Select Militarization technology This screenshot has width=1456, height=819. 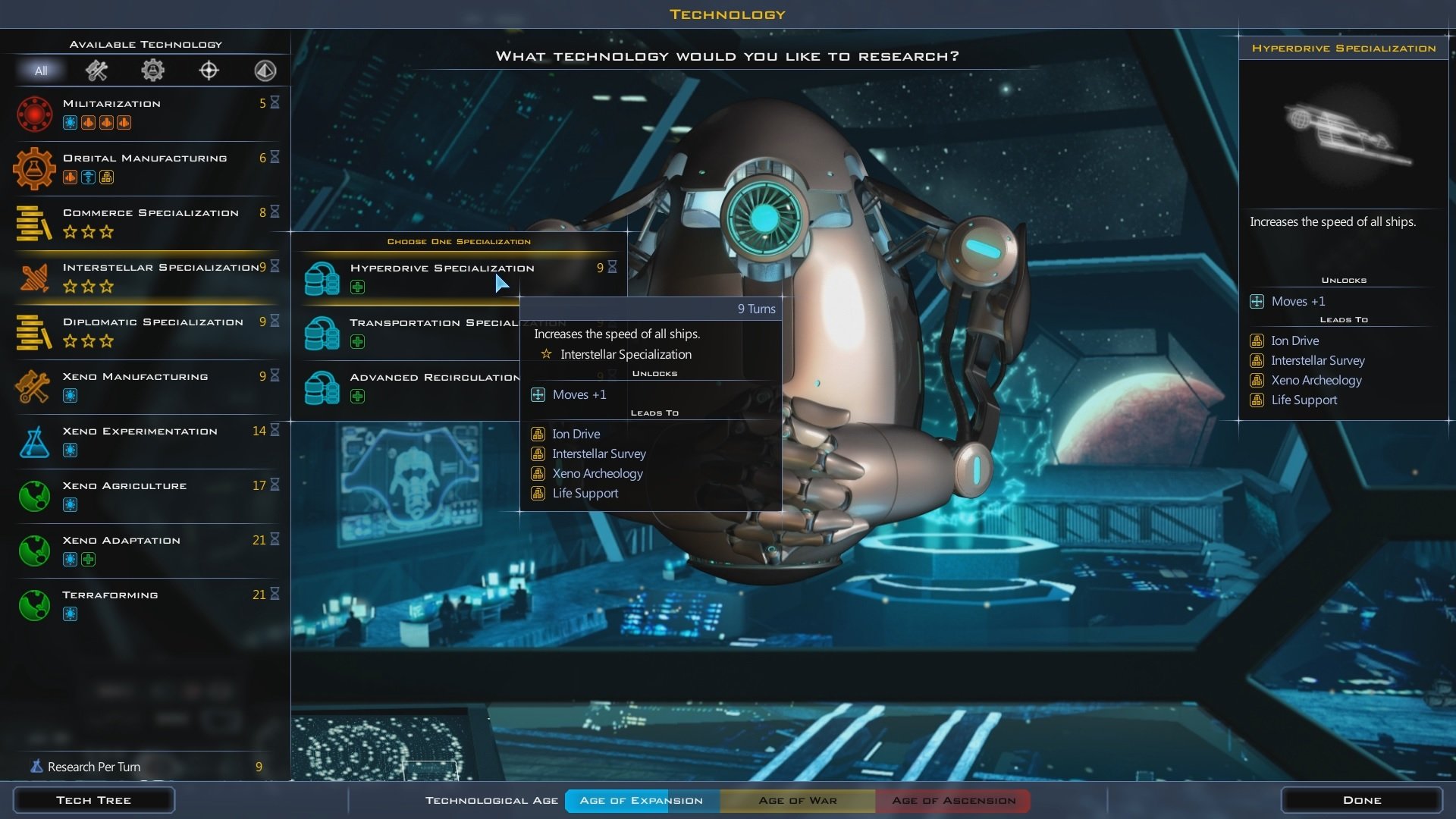click(x=144, y=113)
